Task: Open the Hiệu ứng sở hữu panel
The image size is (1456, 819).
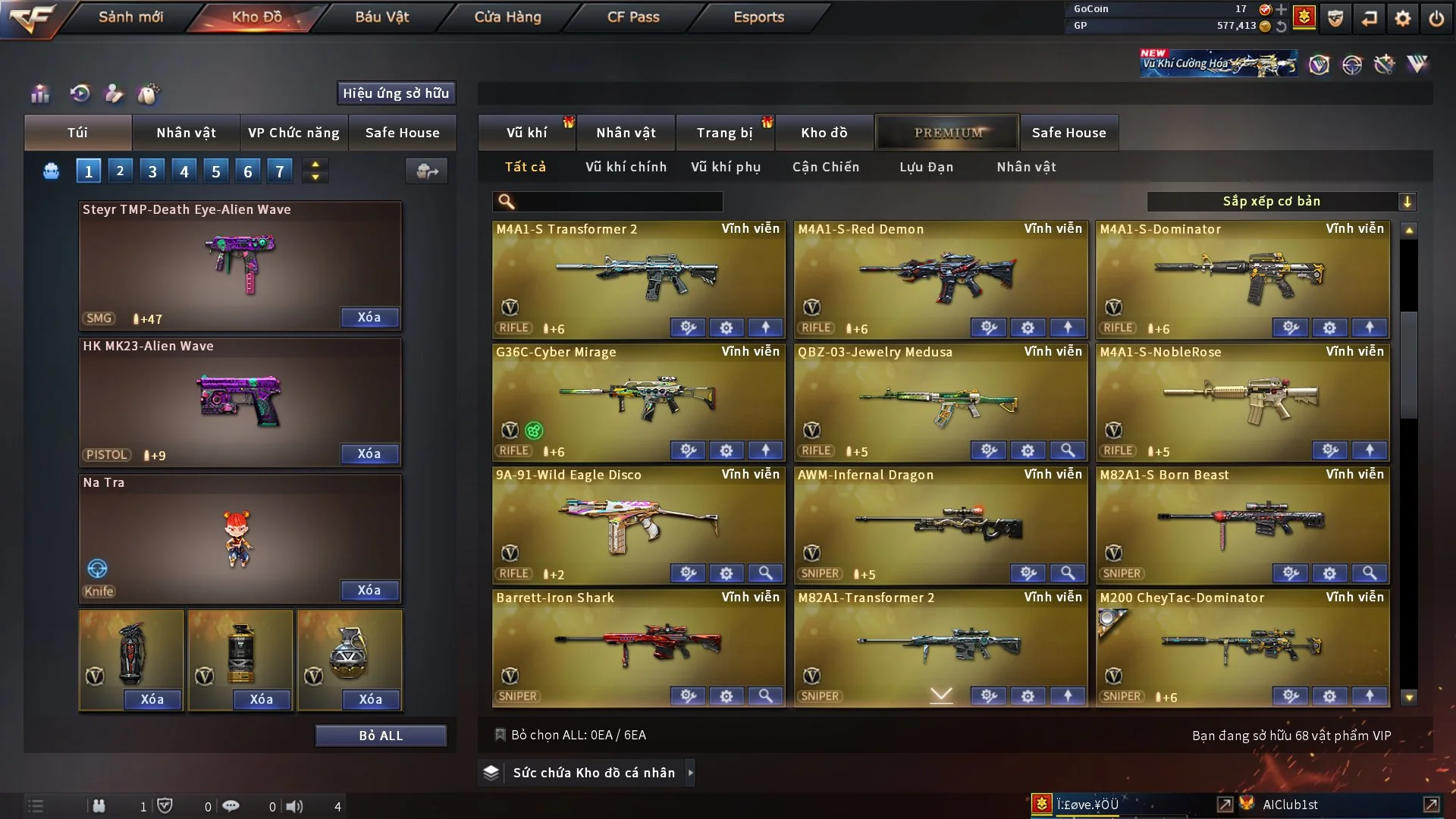Action: click(x=396, y=93)
